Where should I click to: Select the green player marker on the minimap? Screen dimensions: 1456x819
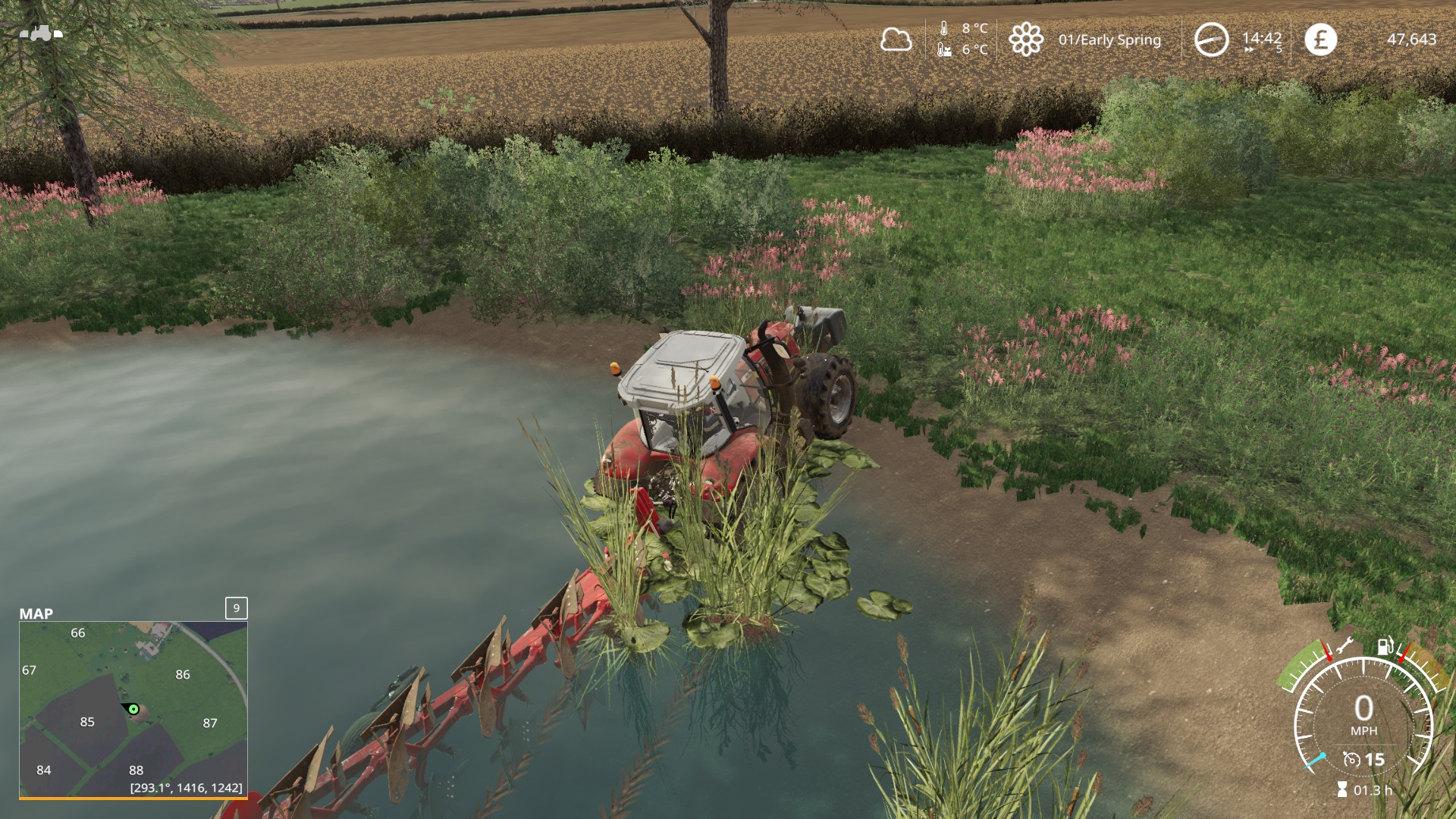(133, 709)
